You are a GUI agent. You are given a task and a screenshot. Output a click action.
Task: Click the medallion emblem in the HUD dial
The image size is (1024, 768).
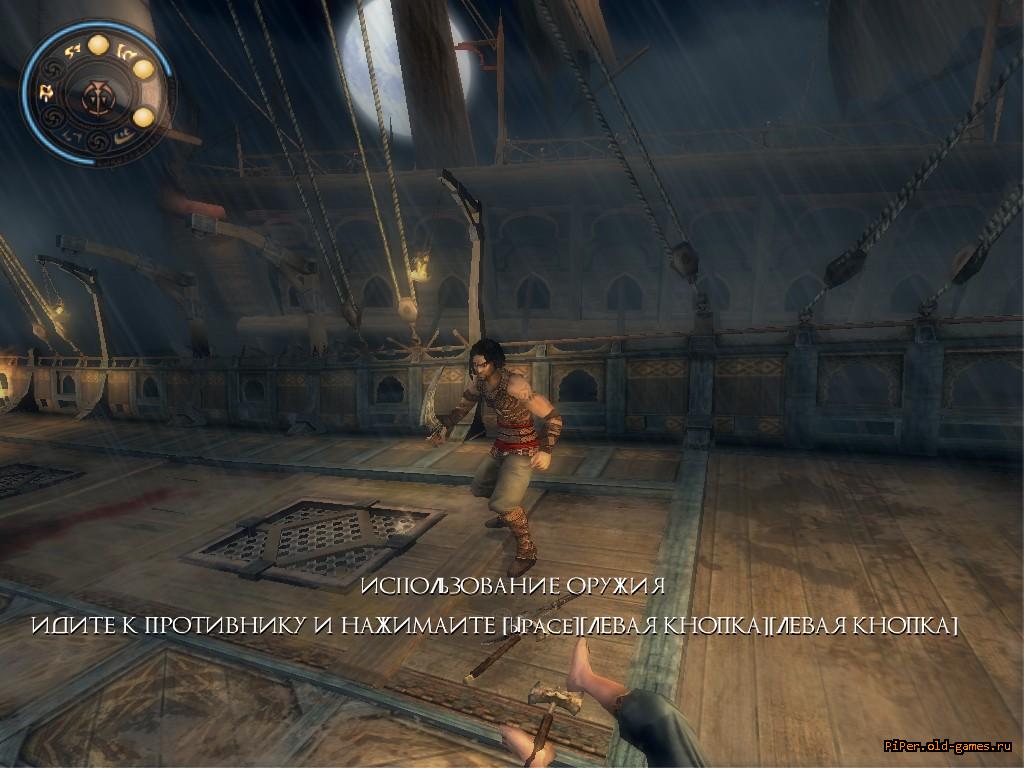(99, 95)
